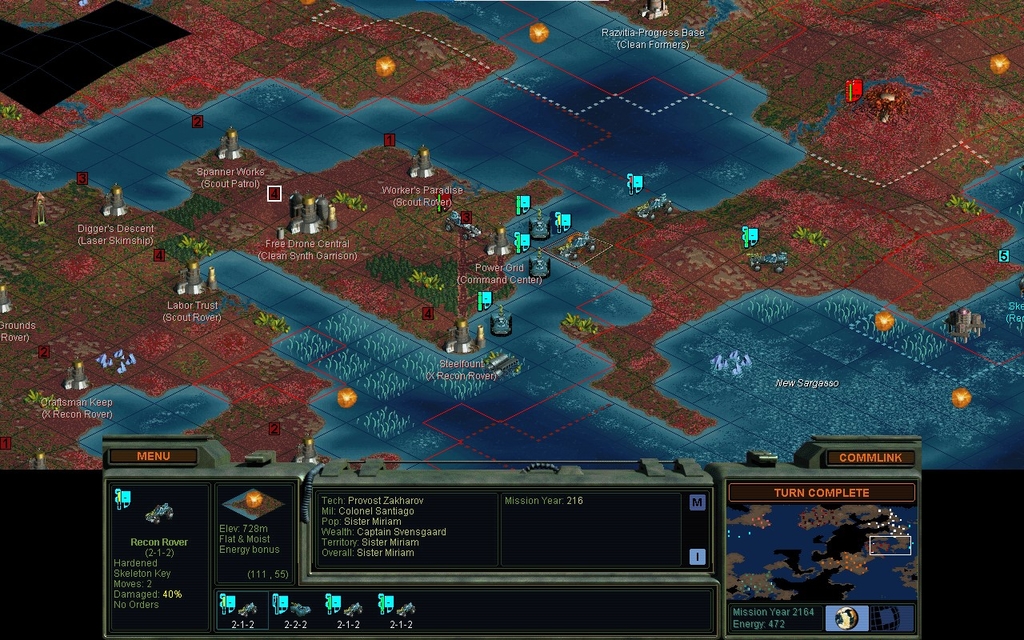Select the 2-2-2 unit in the stack list
Image resolution: width=1024 pixels, height=640 pixels.
click(x=296, y=609)
